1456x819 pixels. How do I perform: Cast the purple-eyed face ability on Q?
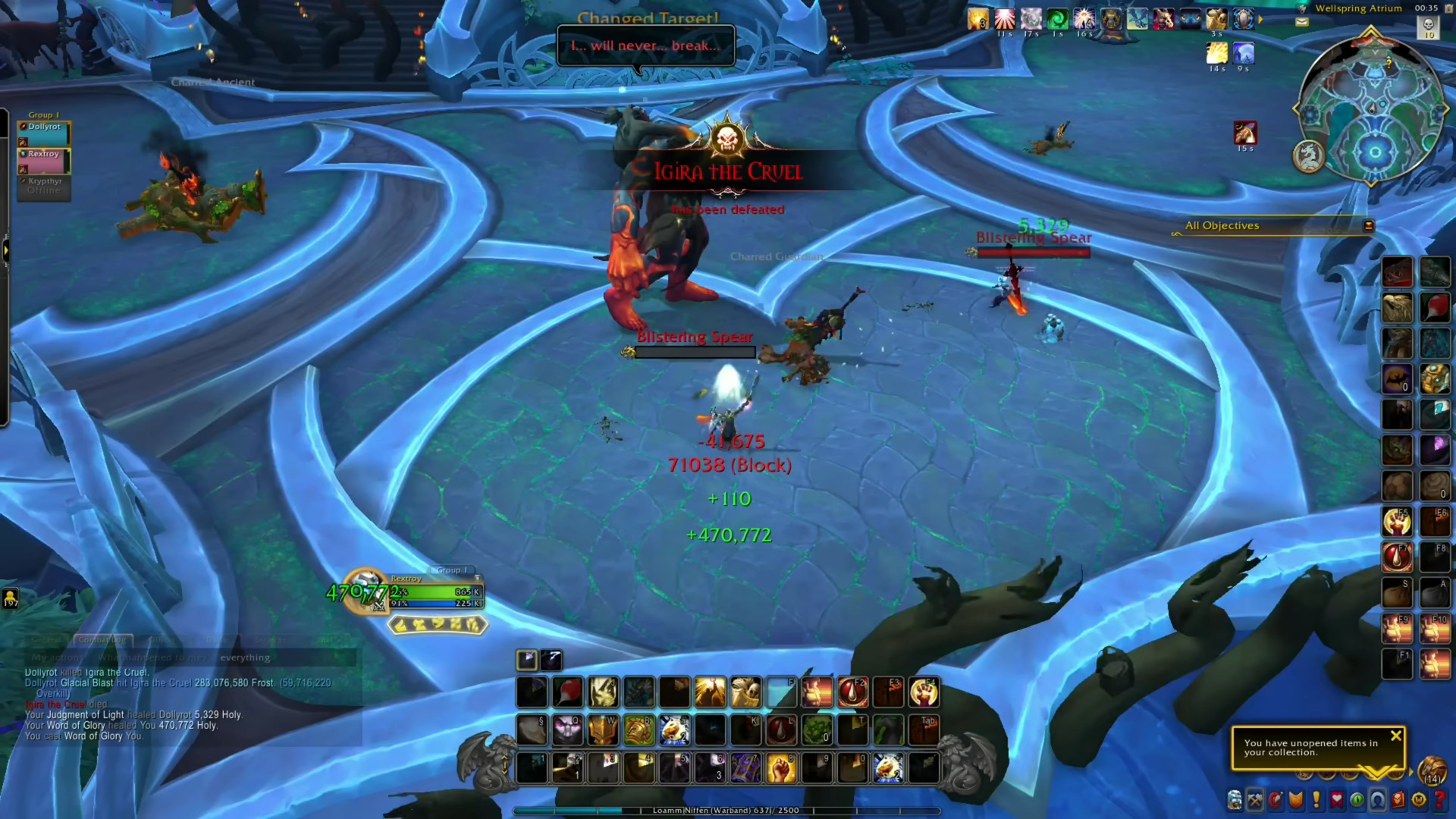click(567, 730)
